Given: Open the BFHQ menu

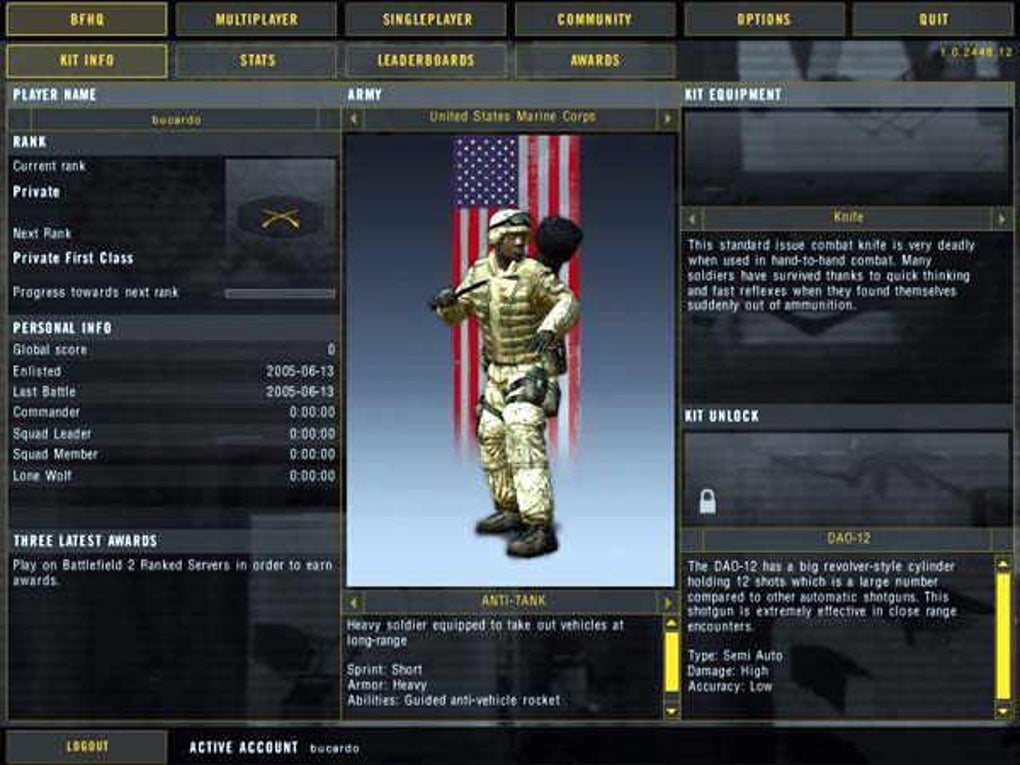Looking at the screenshot, I should point(86,19).
